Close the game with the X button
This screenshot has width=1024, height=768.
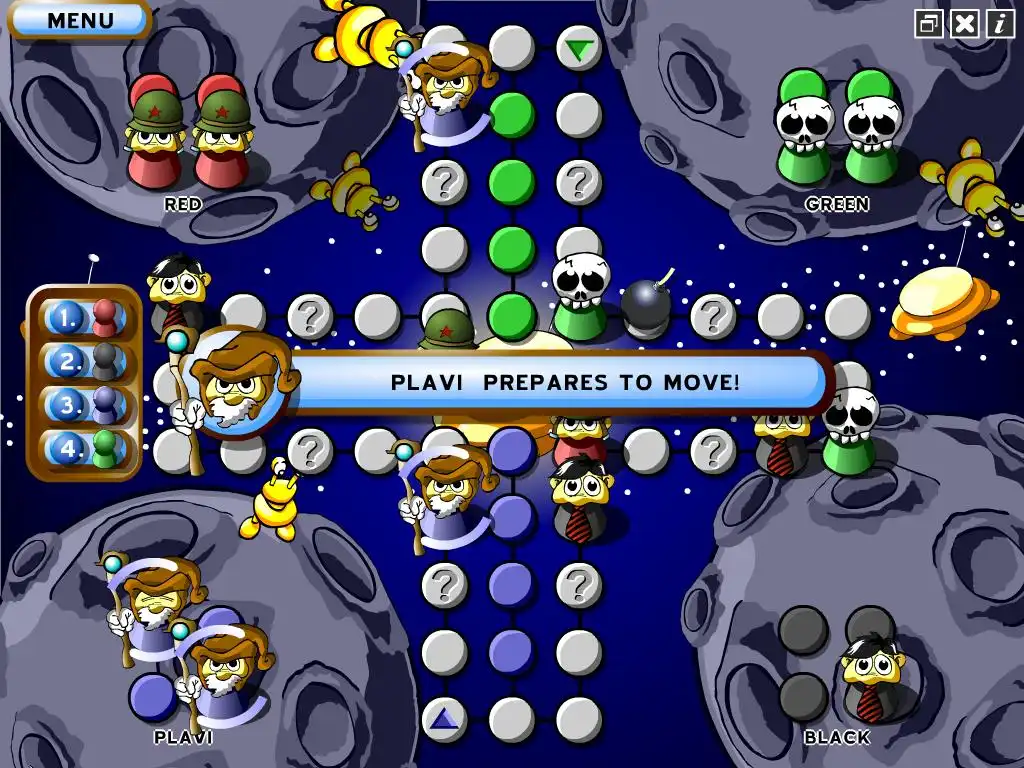[x=964, y=23]
